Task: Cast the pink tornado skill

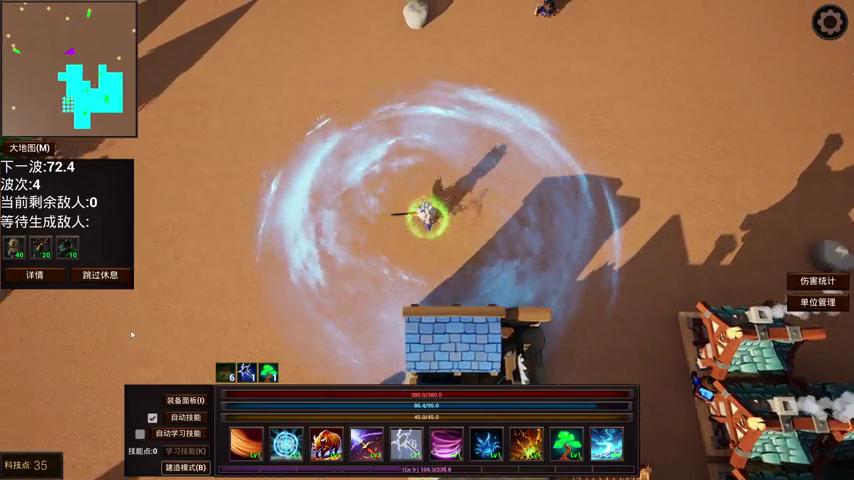Action: 446,443
